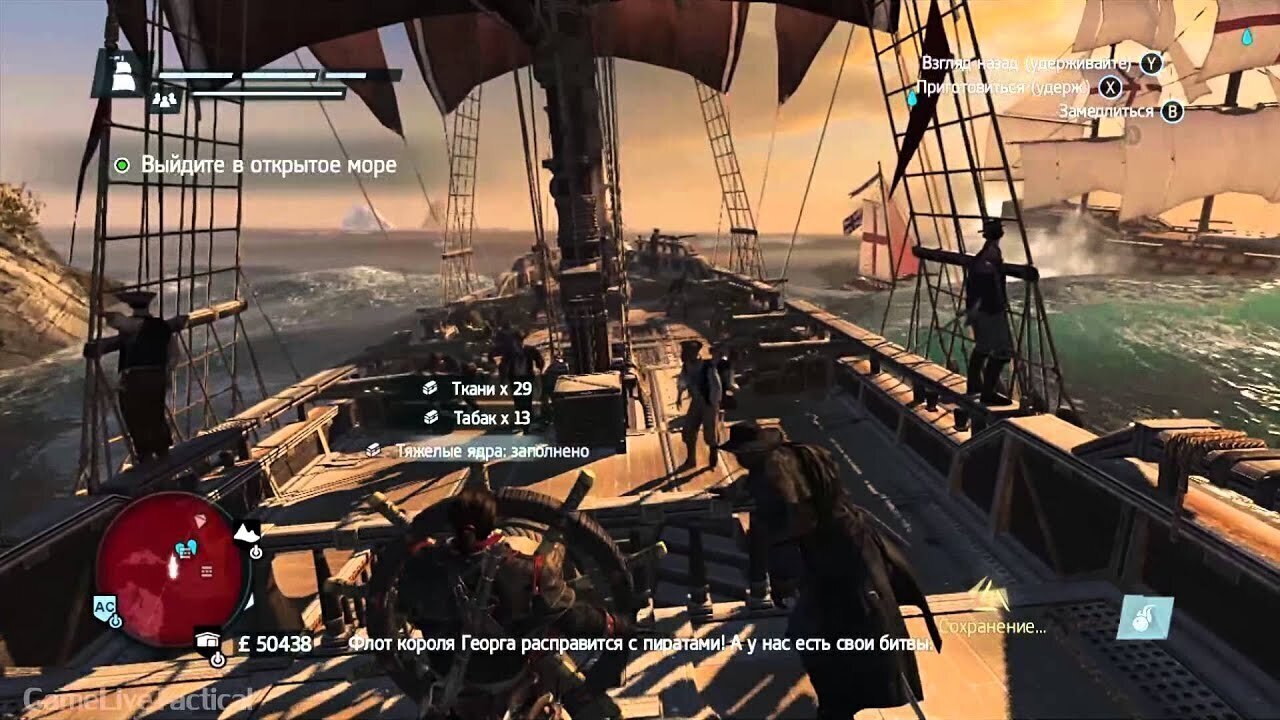The height and width of the screenshot is (720, 1280).
Task: Click the crew members icon
Action: pyautogui.click(x=163, y=99)
